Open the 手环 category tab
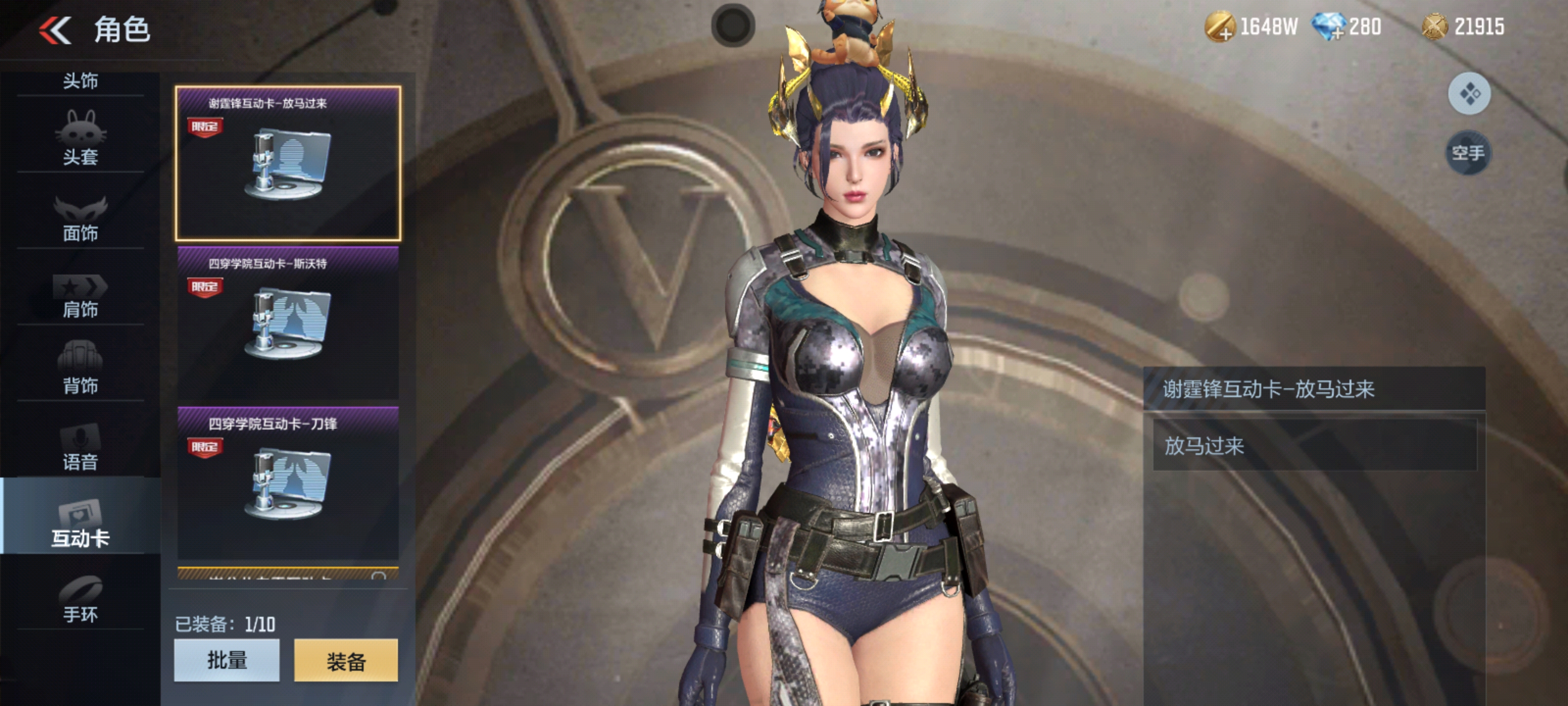 pos(80,600)
